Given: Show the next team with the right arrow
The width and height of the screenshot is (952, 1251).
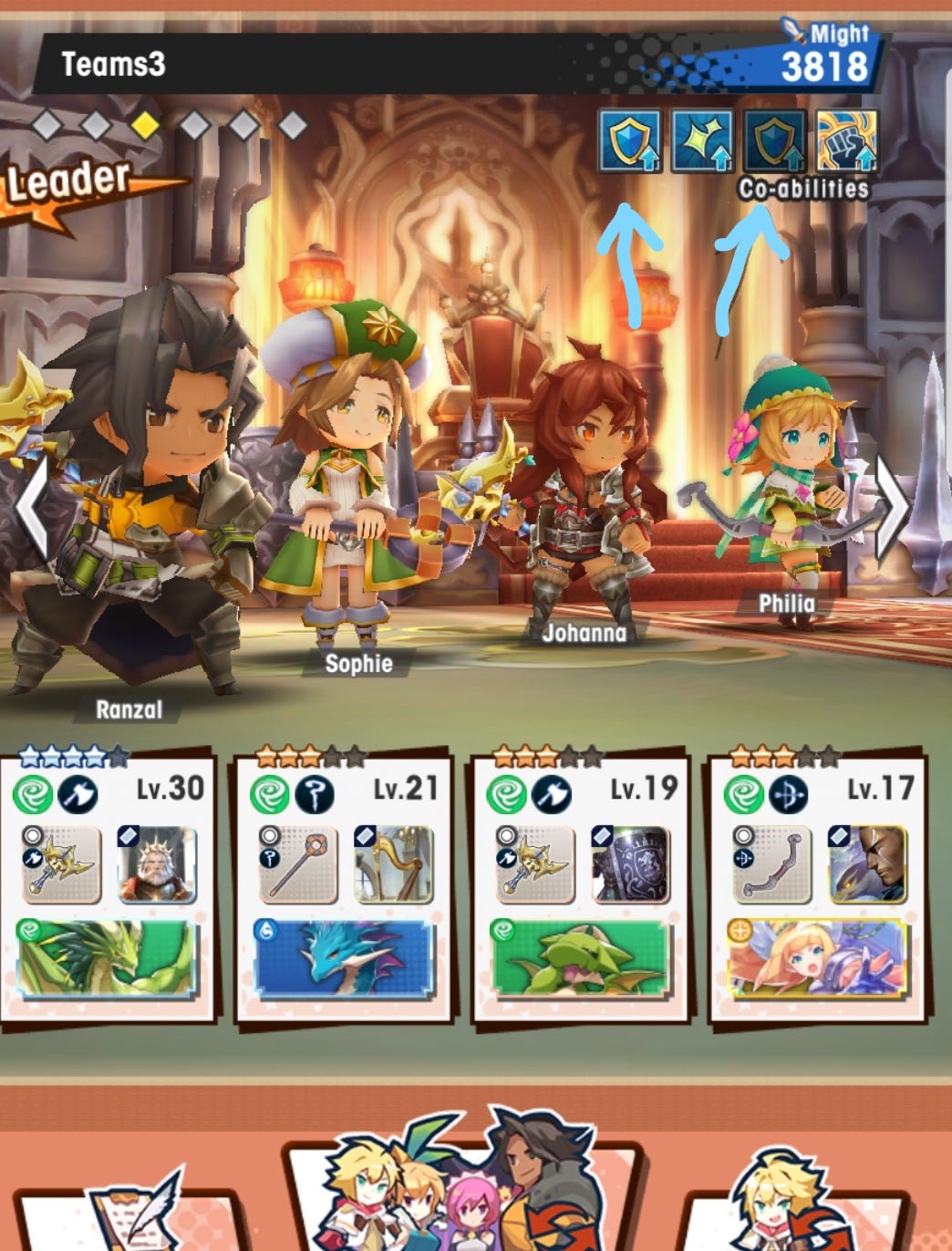Looking at the screenshot, I should coord(892,507).
